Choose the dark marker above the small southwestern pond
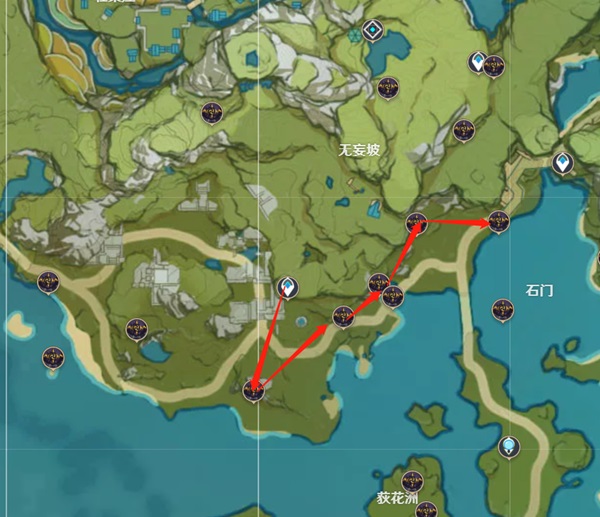 137,328
